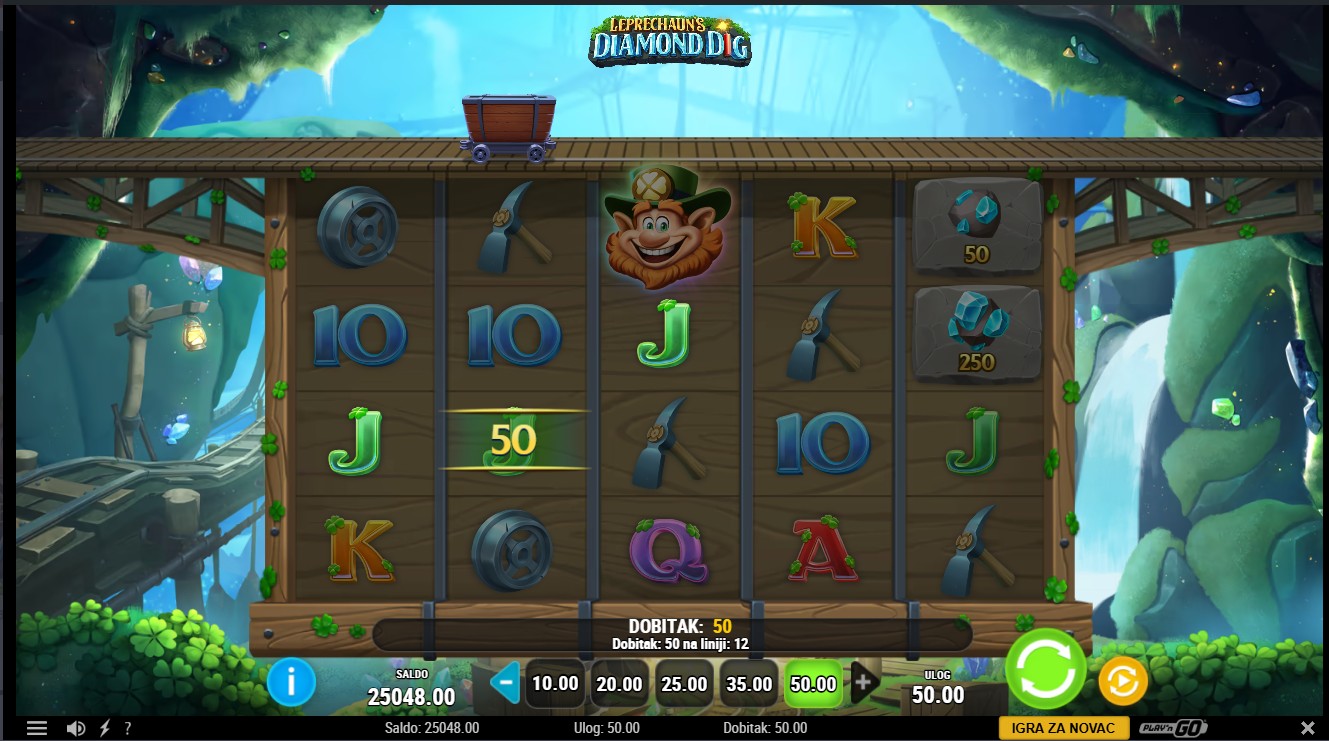Toggle the sound speaker icon
The image size is (1329, 741).
75,728
